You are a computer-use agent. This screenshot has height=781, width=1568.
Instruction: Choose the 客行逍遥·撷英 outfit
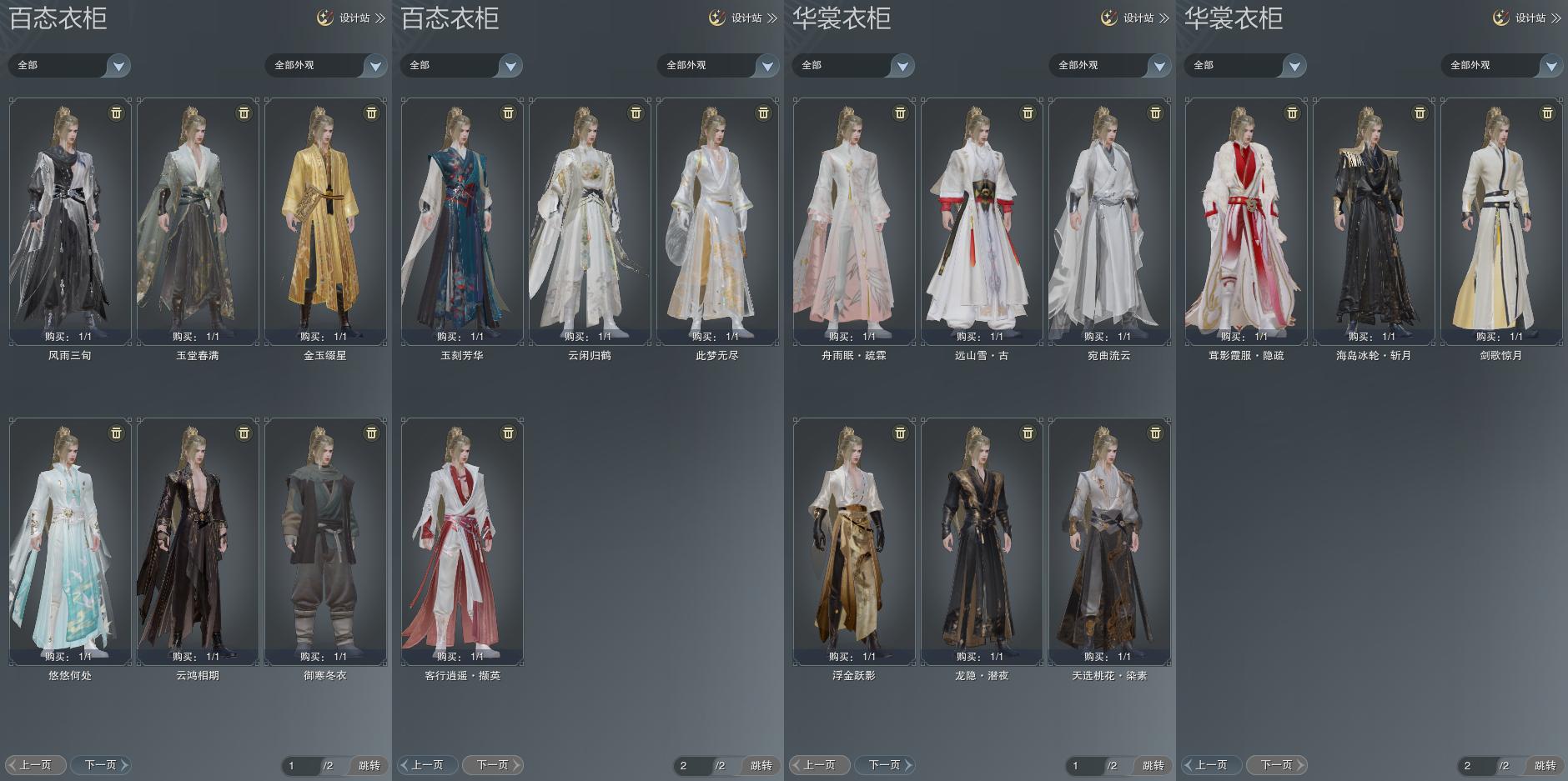pos(462,541)
